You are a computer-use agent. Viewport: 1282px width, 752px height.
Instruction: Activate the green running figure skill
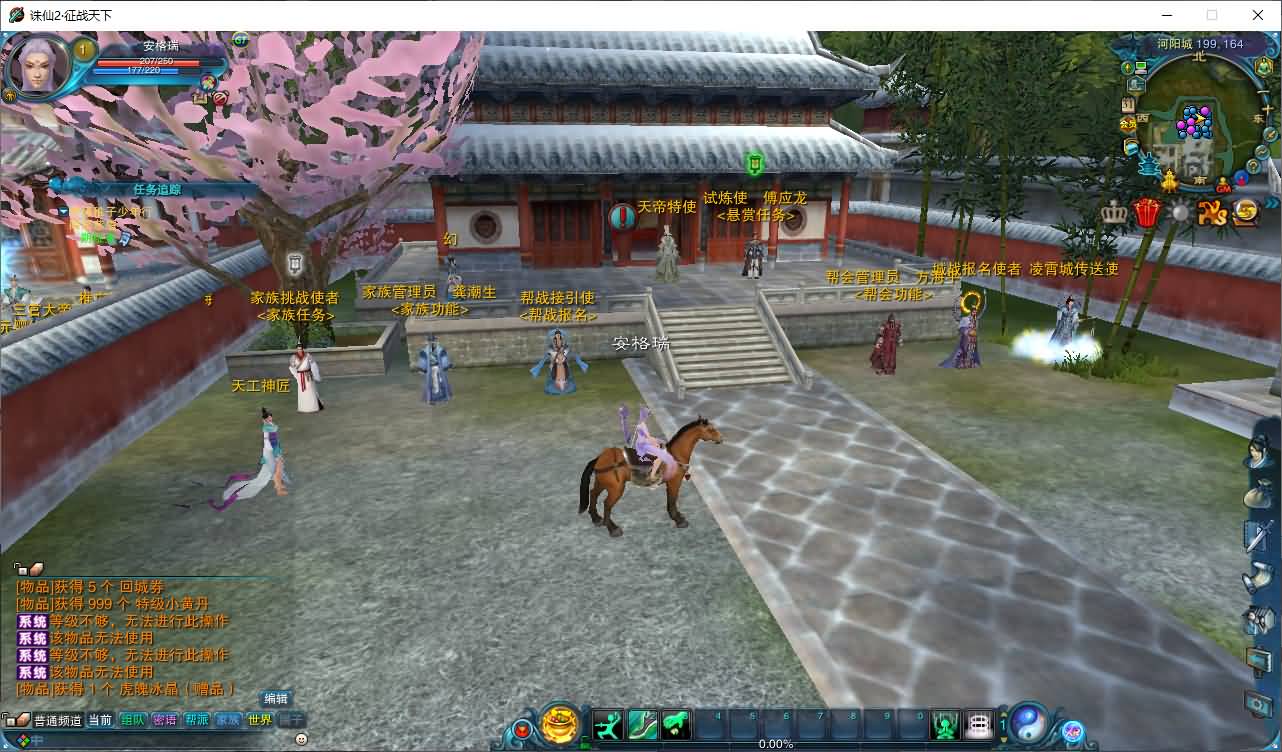[608, 724]
